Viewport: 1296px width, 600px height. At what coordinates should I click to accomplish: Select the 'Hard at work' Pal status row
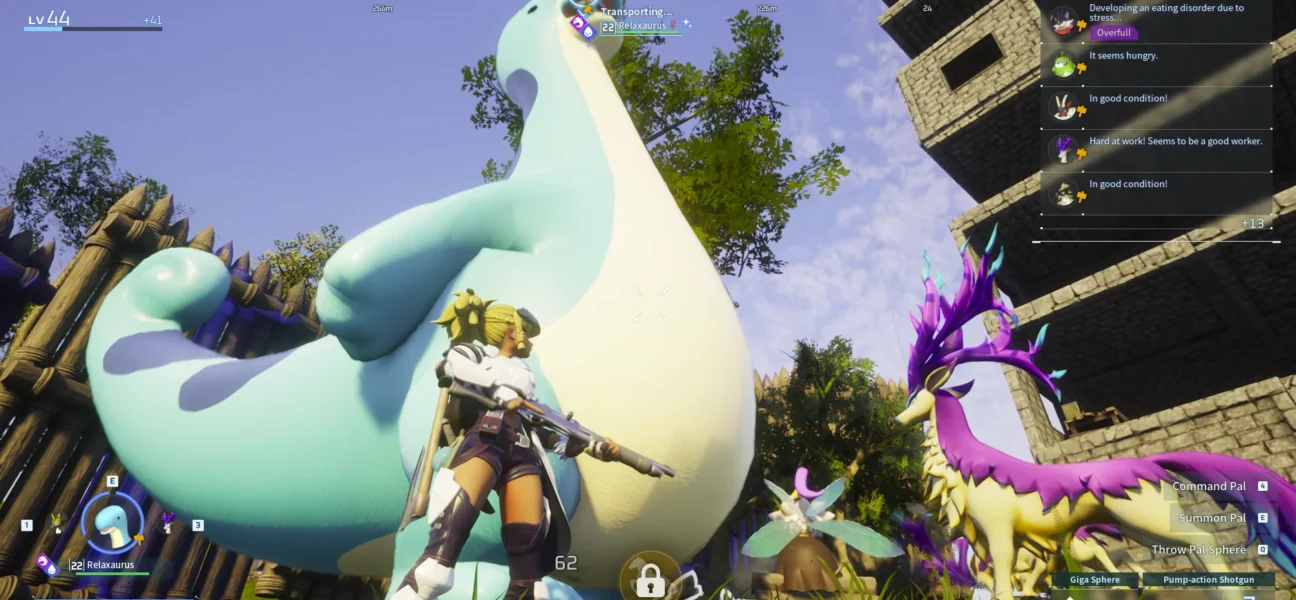1158,149
